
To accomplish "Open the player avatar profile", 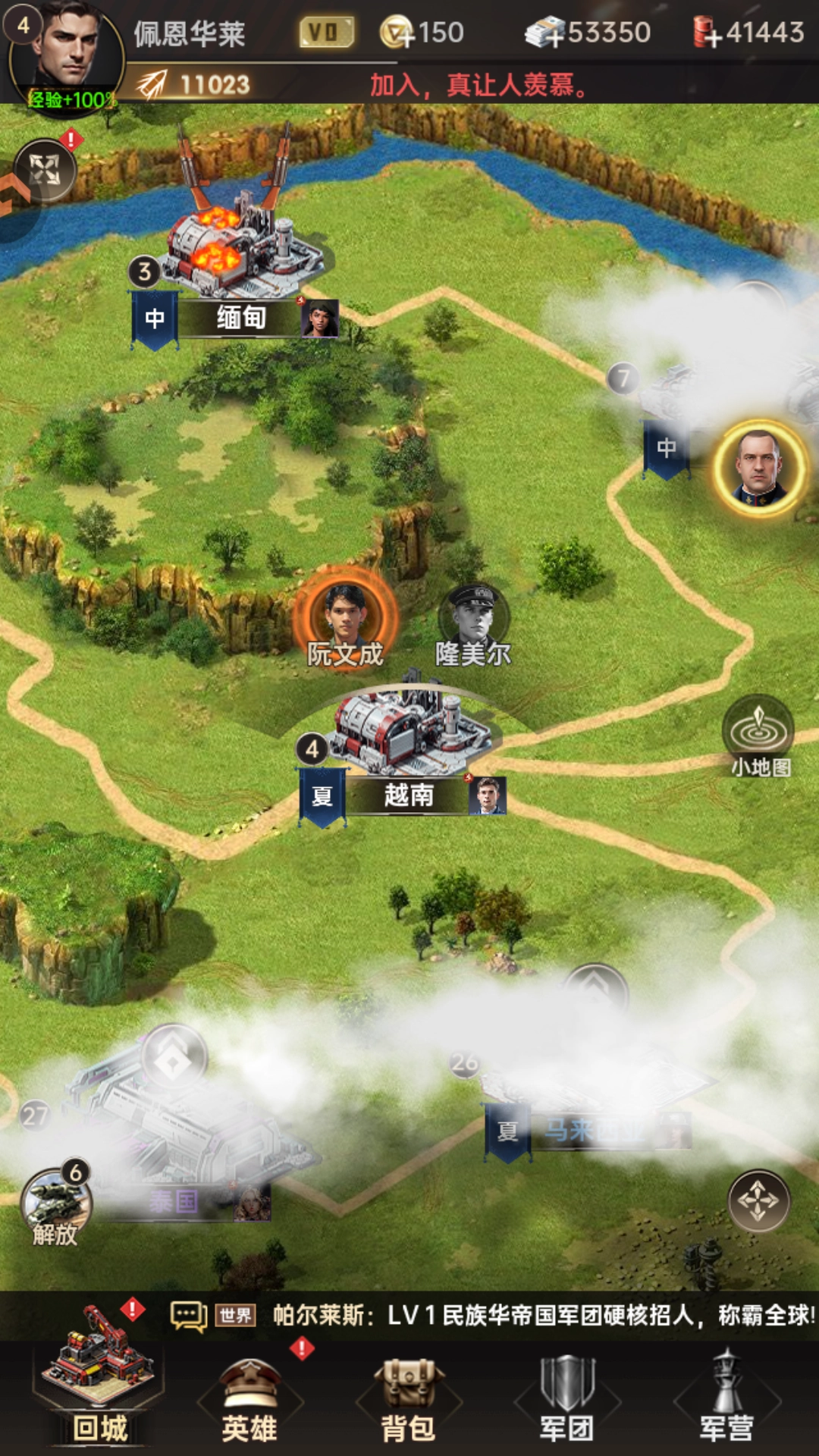I will (67, 55).
